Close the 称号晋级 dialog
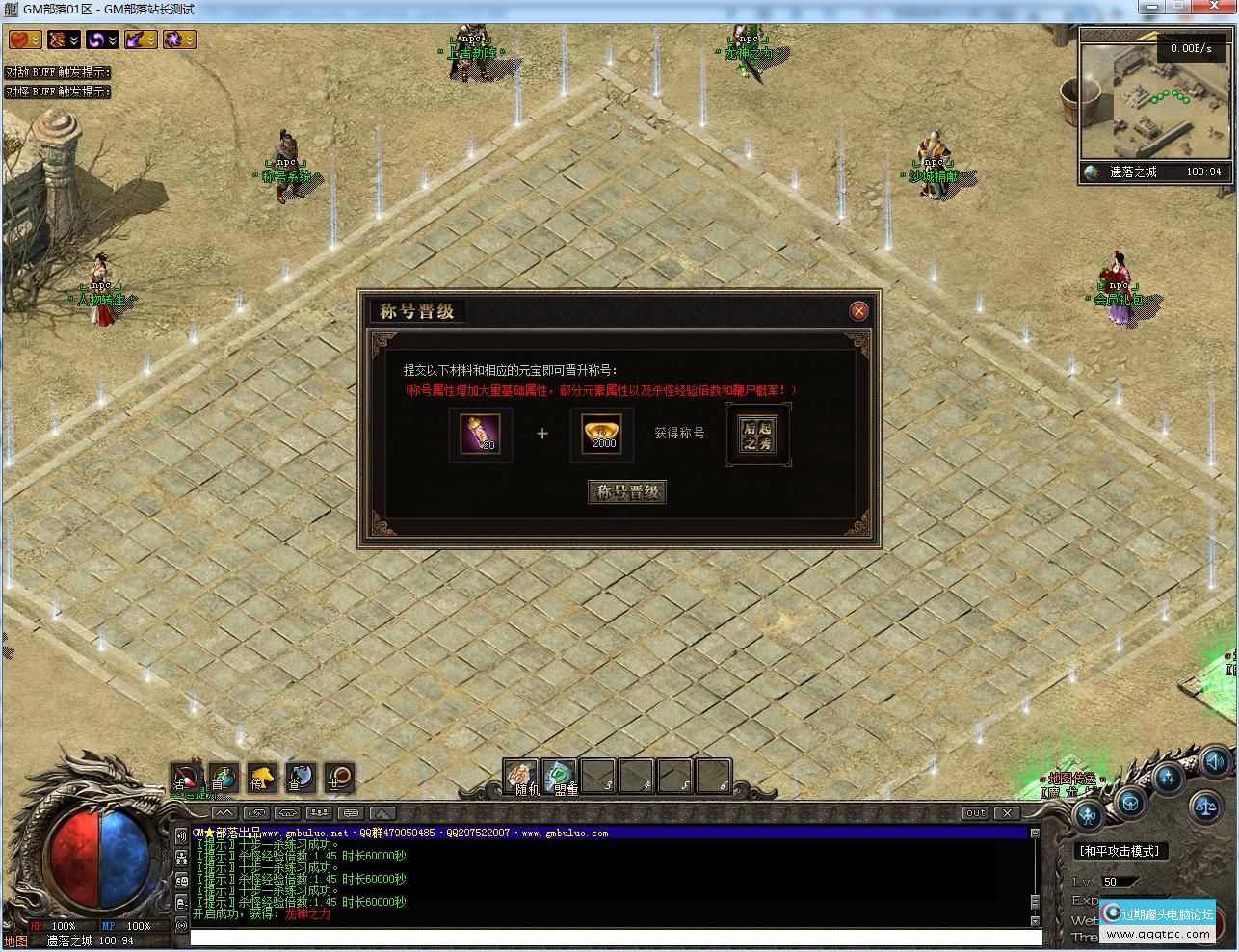 coord(857,310)
